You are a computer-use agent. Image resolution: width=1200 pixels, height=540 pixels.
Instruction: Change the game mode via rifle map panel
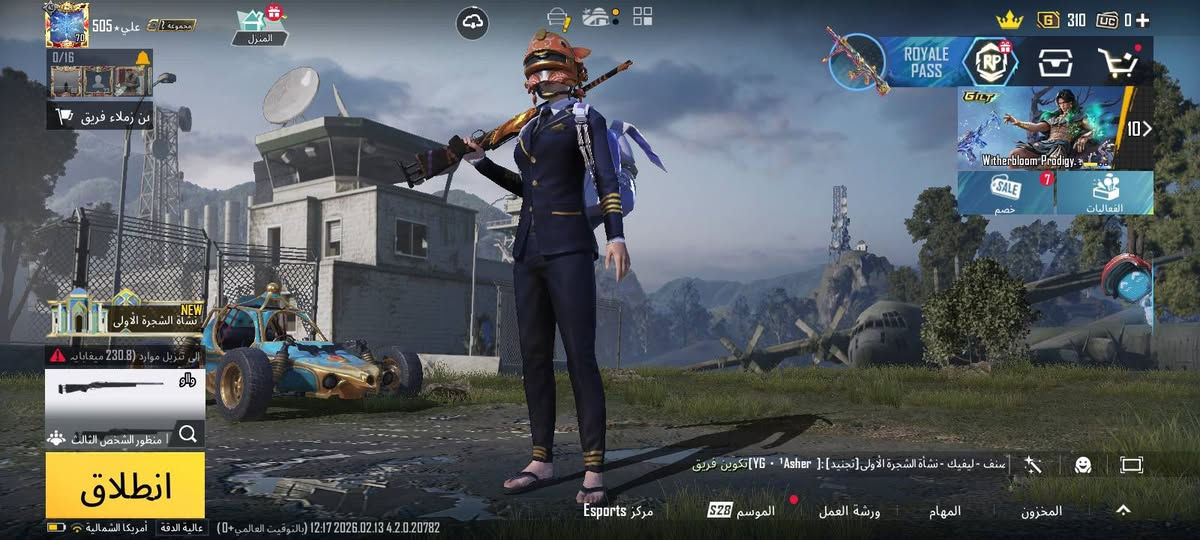coord(125,393)
